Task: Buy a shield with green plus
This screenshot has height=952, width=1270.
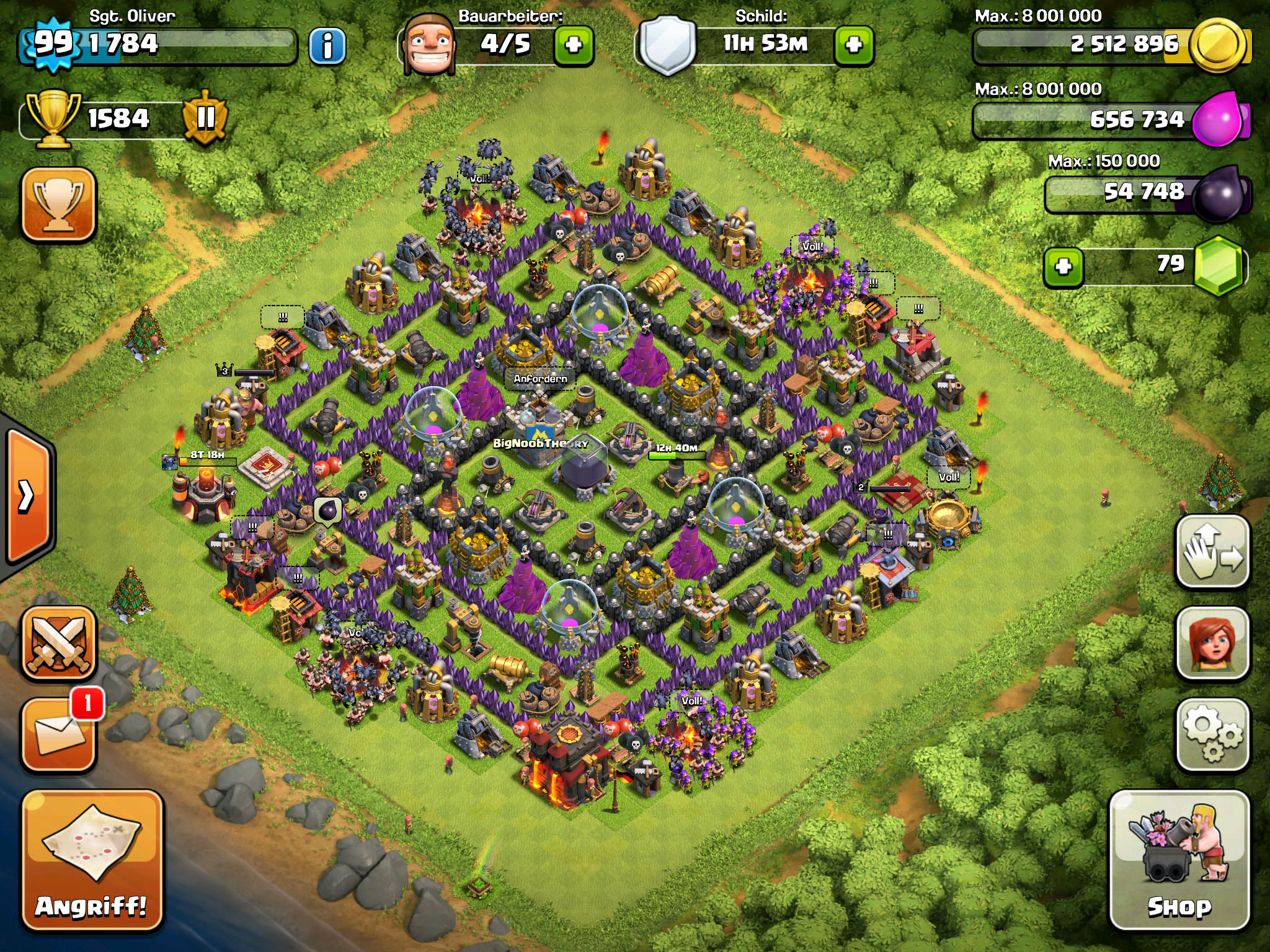Action: click(854, 45)
